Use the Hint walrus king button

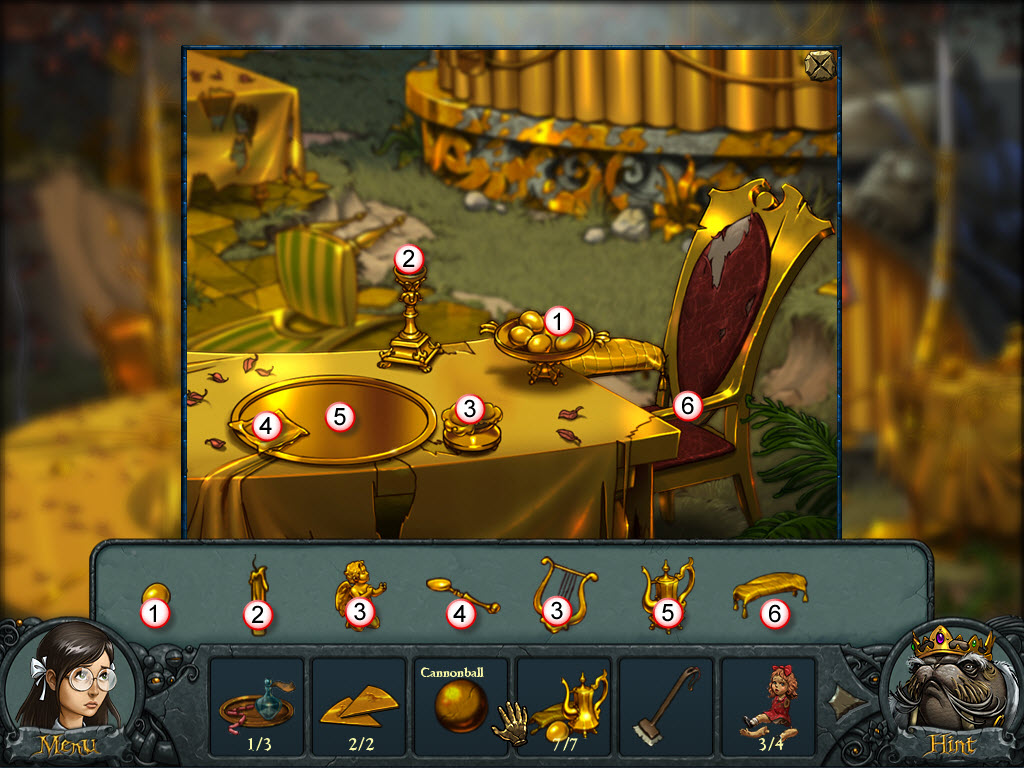(954, 690)
